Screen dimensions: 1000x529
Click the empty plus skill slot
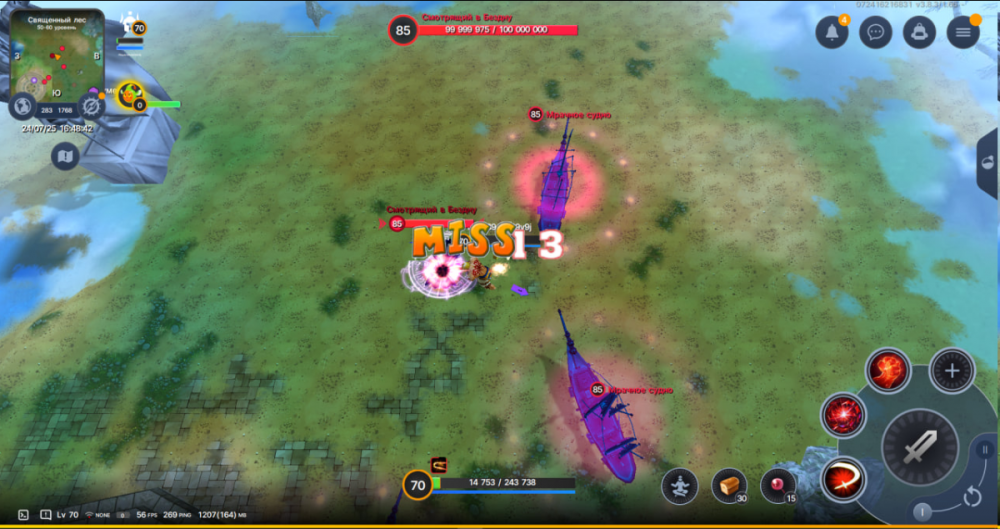(x=951, y=371)
